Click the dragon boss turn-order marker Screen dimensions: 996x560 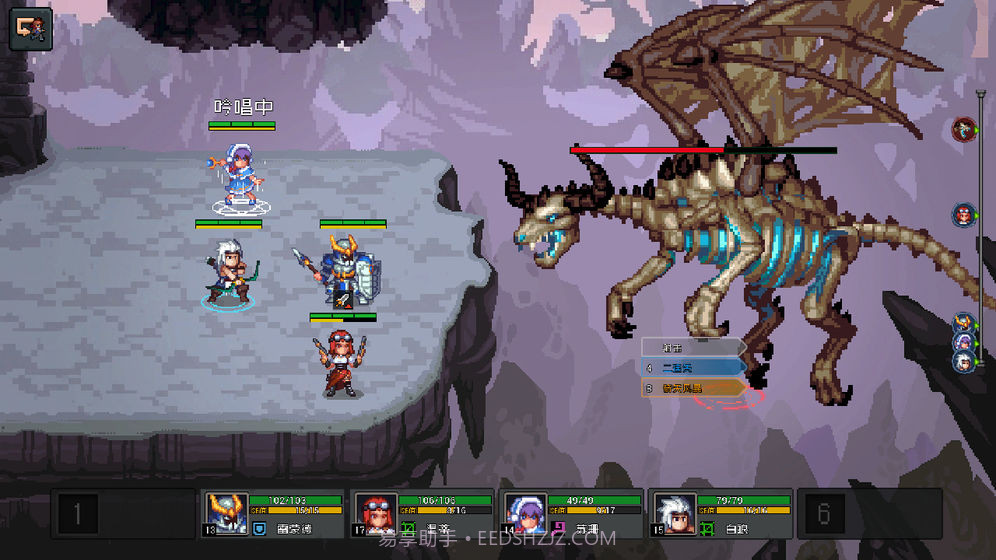(964, 129)
